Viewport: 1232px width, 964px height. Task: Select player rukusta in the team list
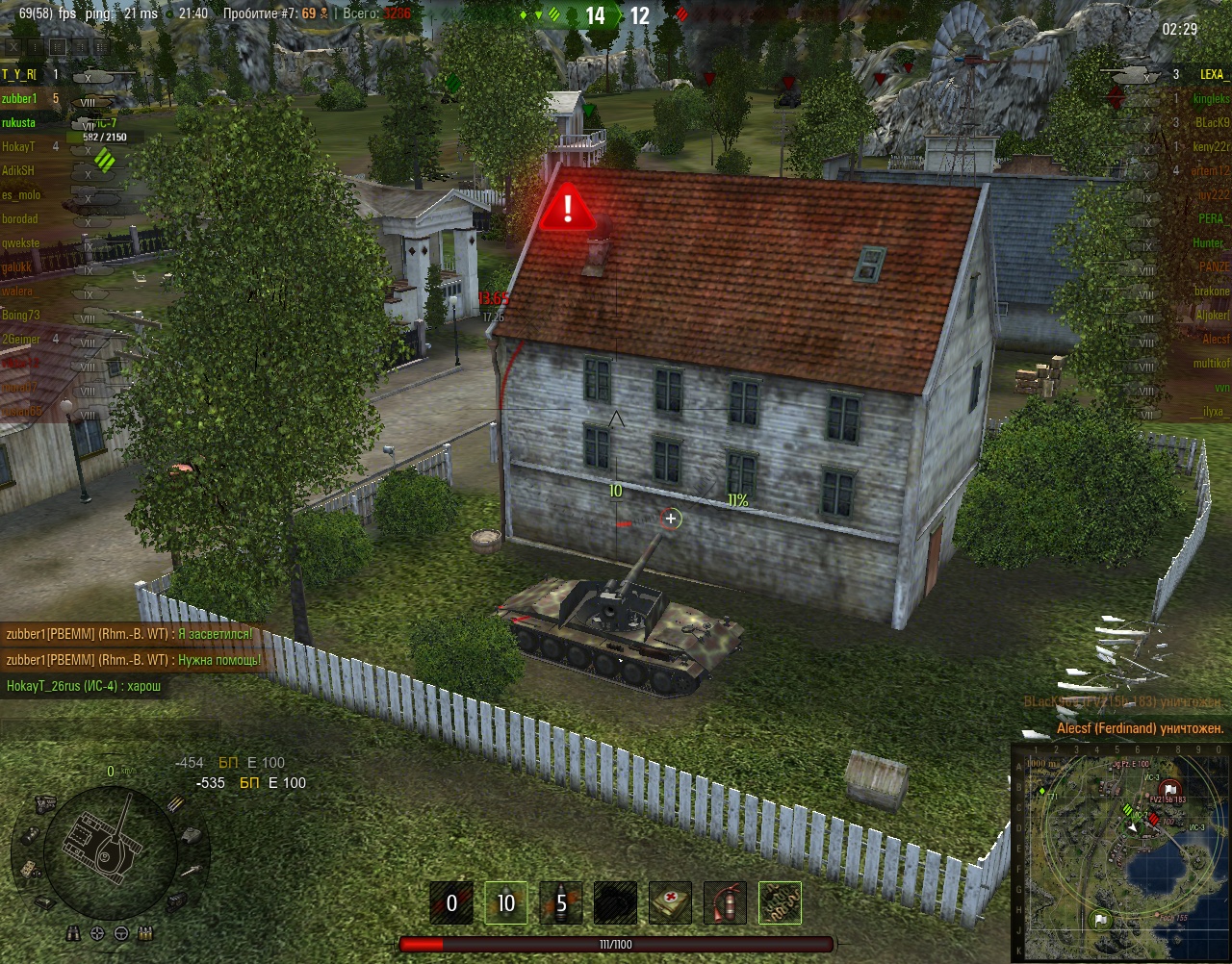click(x=18, y=122)
